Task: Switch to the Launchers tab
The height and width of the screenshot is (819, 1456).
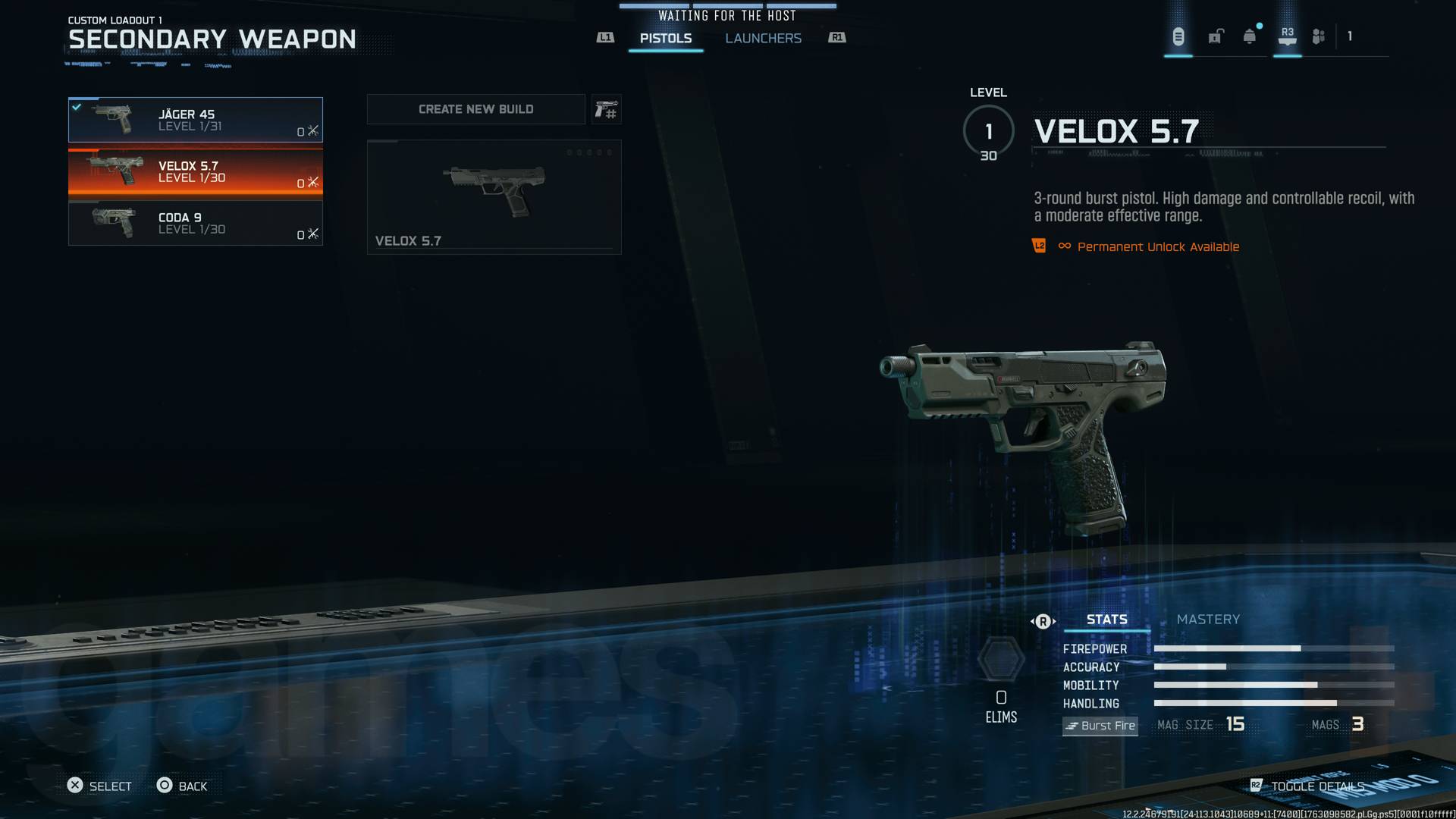Action: [764, 38]
